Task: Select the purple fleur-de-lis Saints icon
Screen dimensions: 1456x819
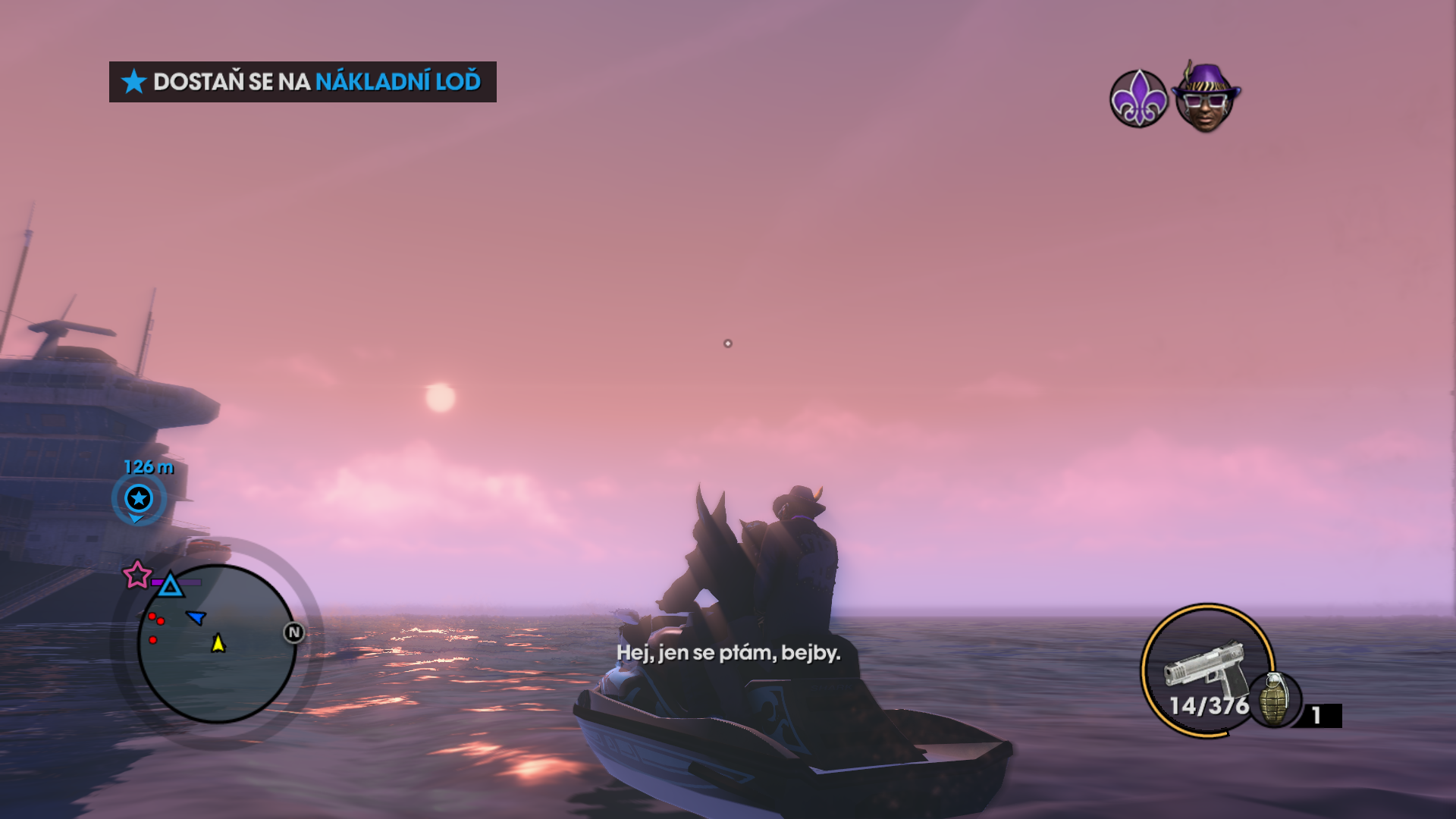Action: [1138, 99]
